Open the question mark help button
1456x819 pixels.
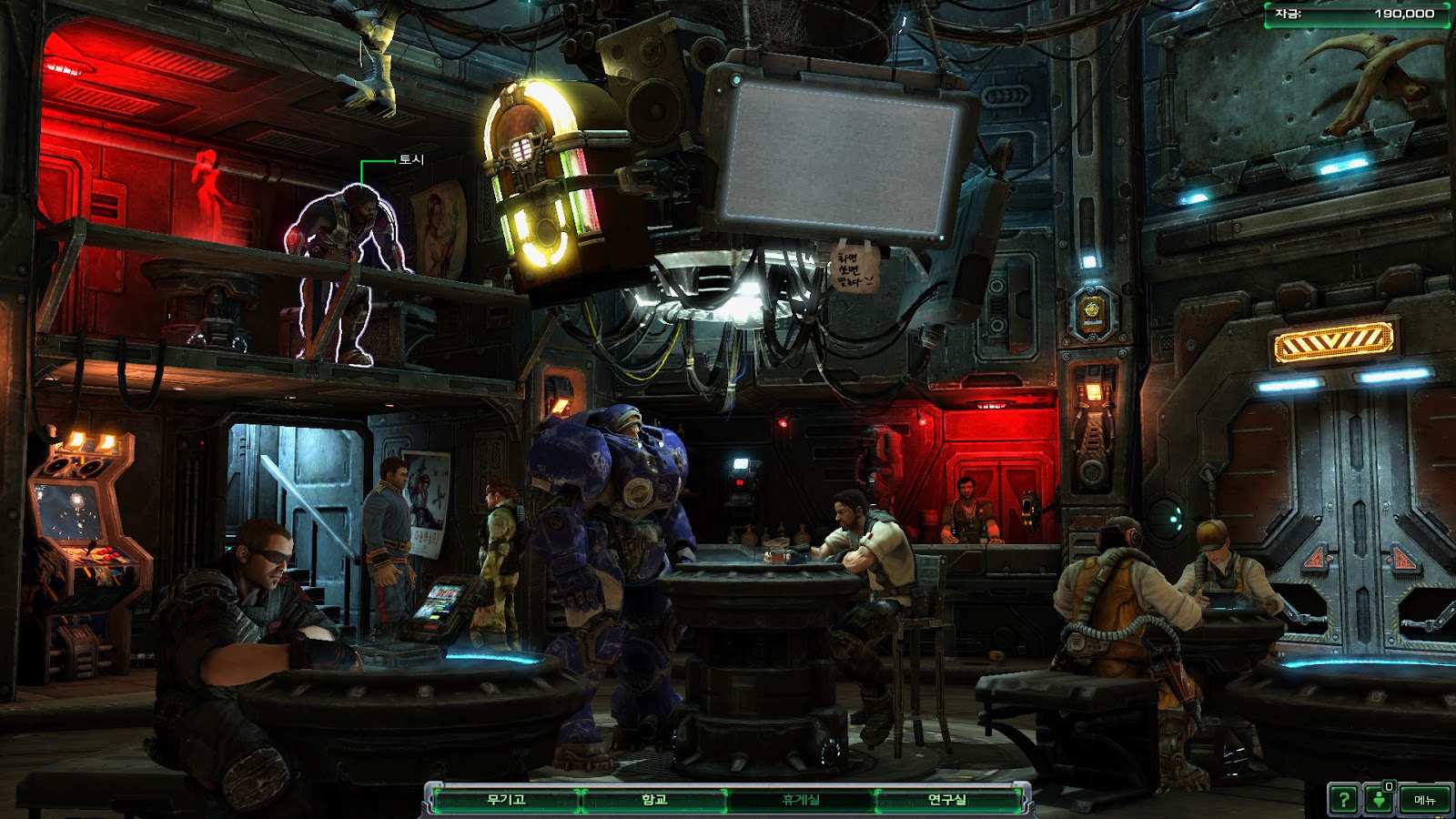tap(1343, 800)
